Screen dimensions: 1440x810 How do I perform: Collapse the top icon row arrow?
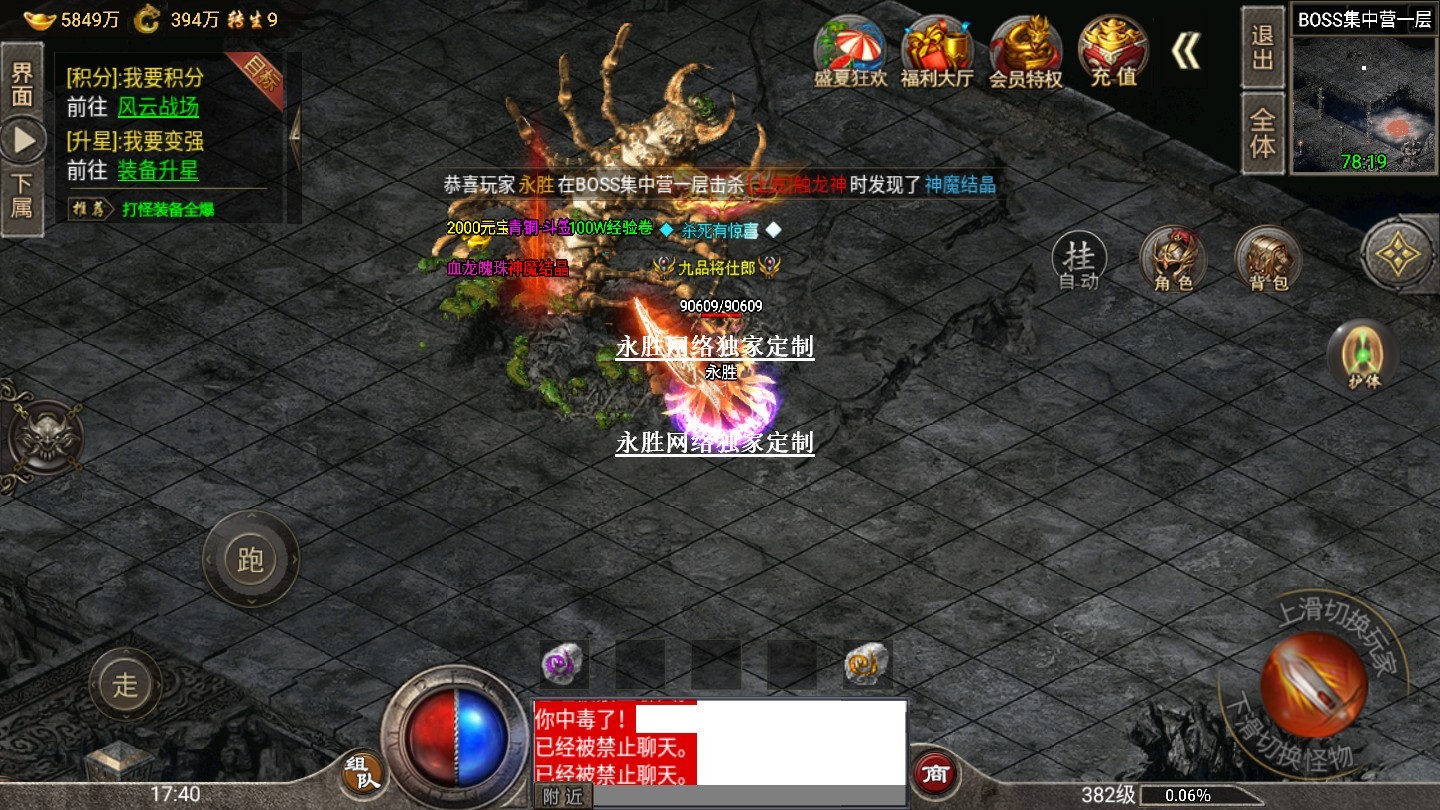(1186, 50)
